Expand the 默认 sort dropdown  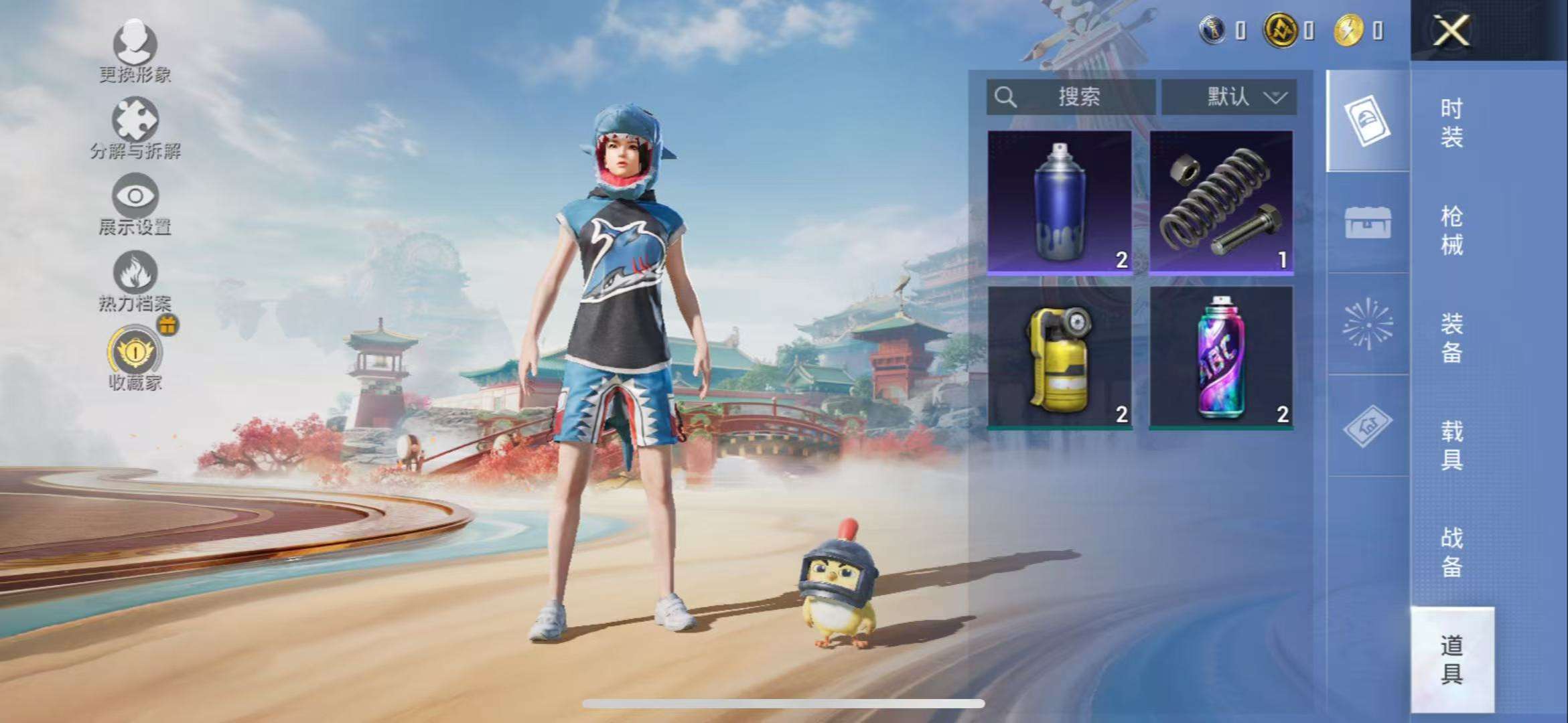click(x=1229, y=97)
